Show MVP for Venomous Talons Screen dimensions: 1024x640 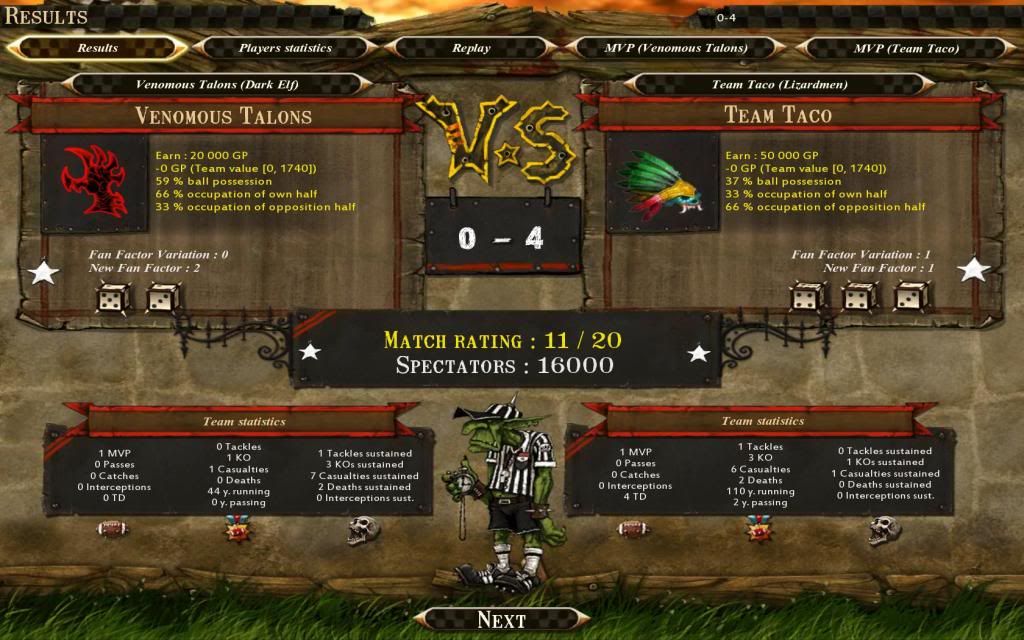(x=676, y=48)
